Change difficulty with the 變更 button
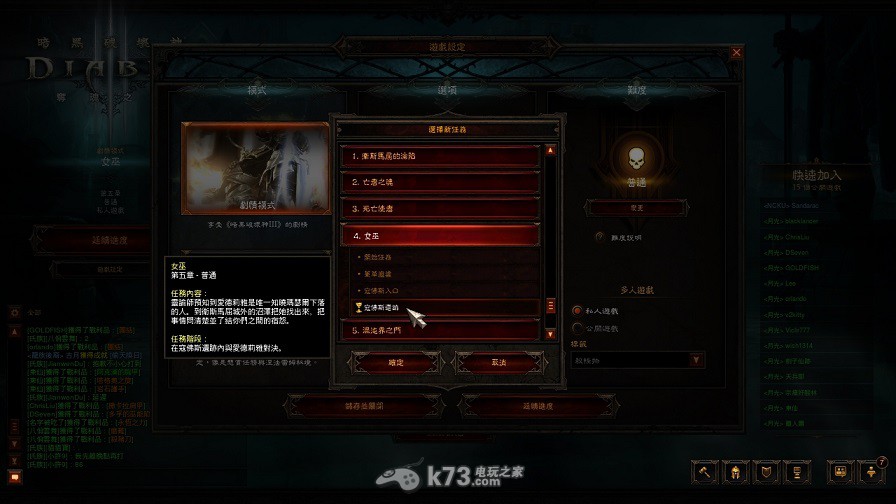Image resolution: width=896 pixels, height=504 pixels. tap(636, 208)
